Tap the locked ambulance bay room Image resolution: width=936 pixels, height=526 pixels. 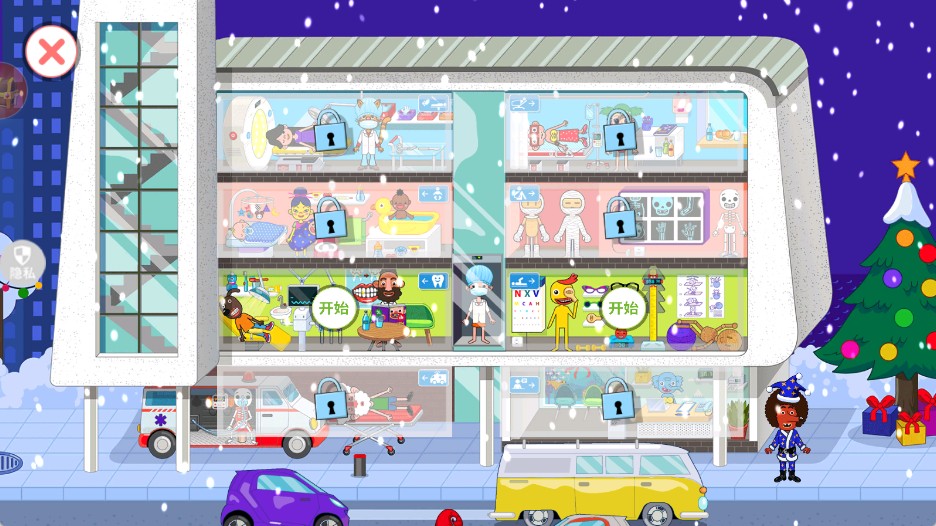click(331, 404)
